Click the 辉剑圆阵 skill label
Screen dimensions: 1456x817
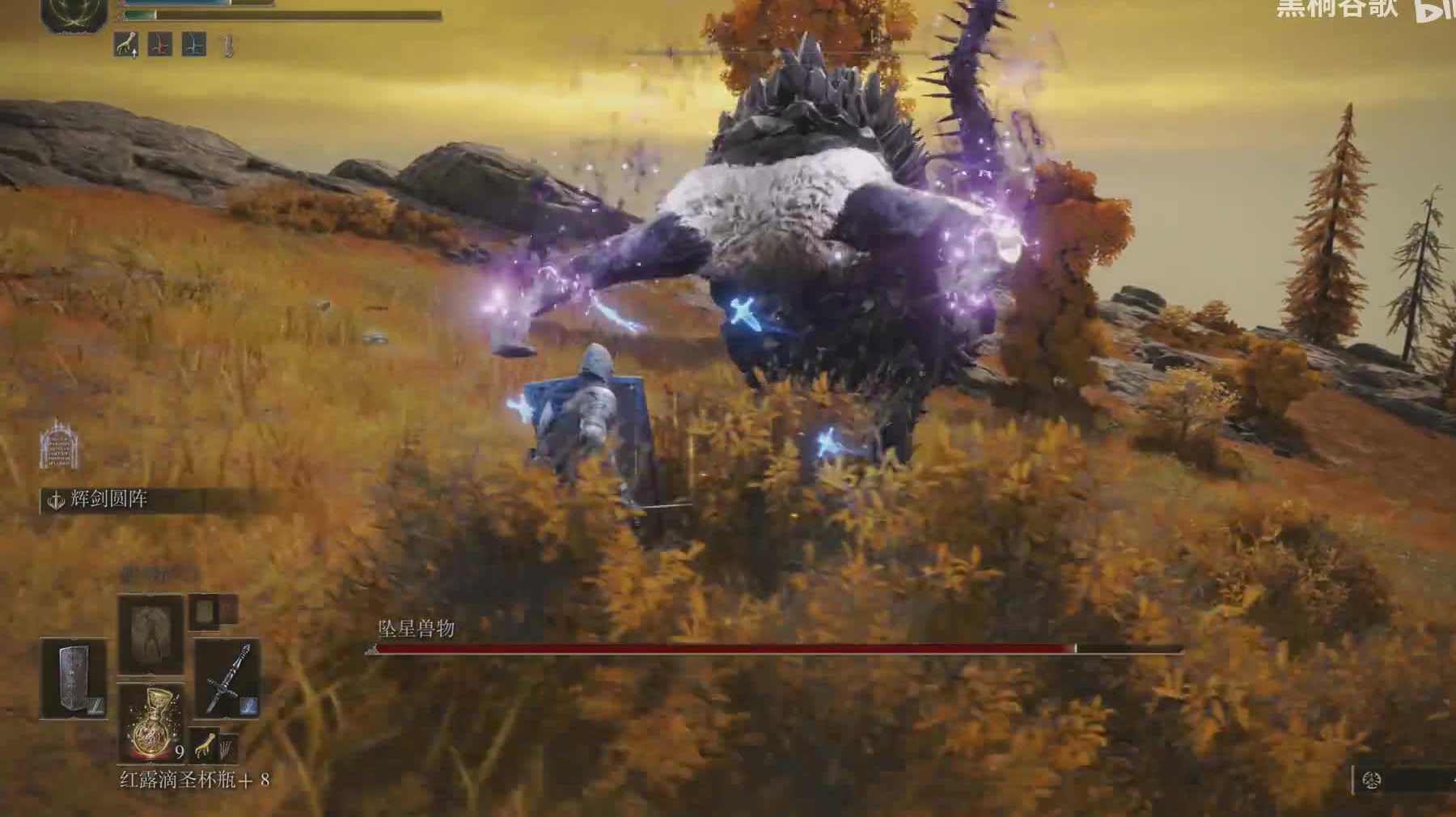click(108, 501)
